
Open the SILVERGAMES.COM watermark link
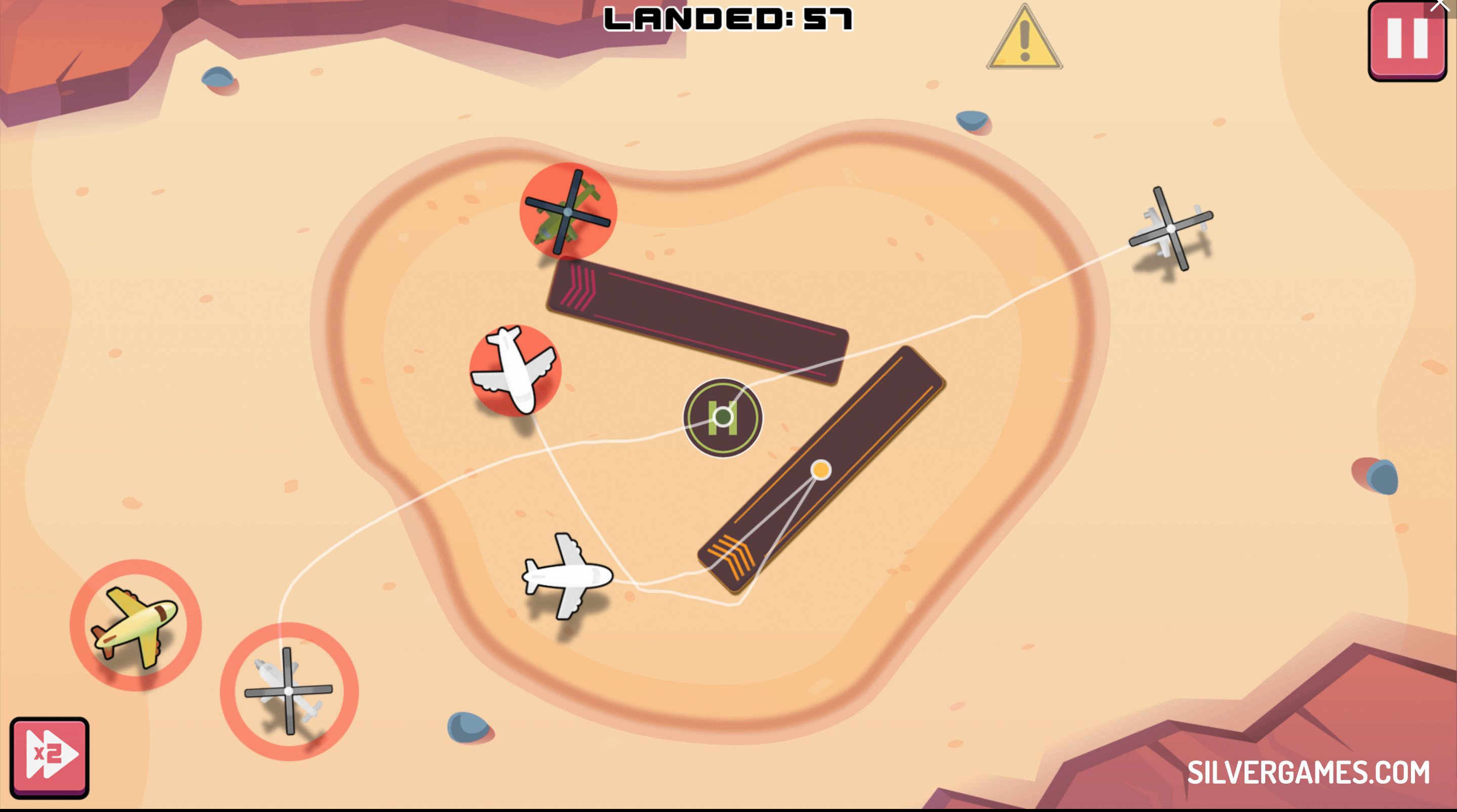1308,773
